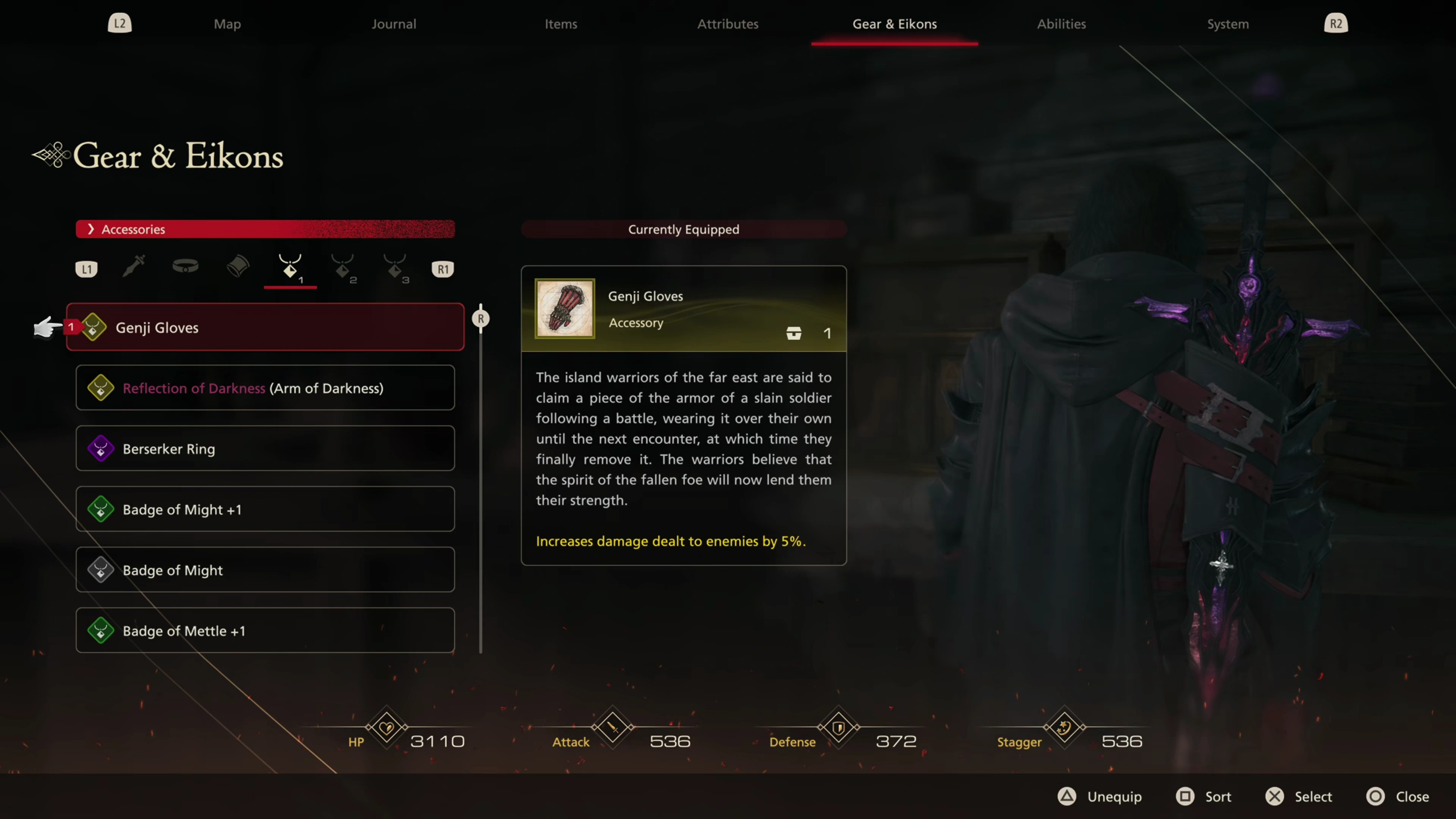This screenshot has height=819, width=1456.
Task: Select accessory slot 1 category
Action: (290, 267)
